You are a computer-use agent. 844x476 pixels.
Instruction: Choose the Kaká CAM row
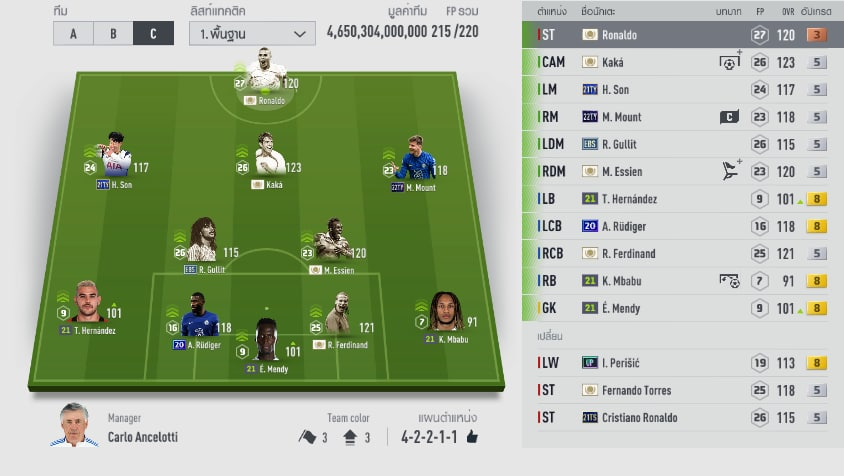pyautogui.click(x=682, y=62)
